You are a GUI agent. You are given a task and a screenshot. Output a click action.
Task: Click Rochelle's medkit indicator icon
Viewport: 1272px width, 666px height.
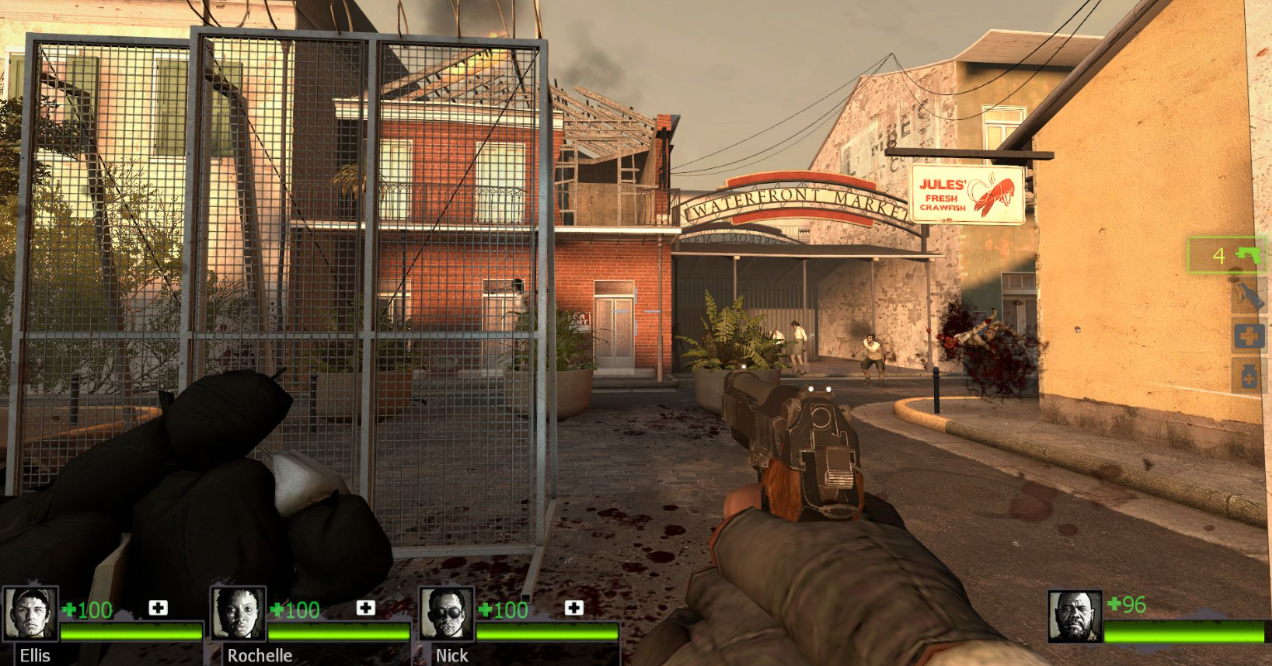click(366, 608)
